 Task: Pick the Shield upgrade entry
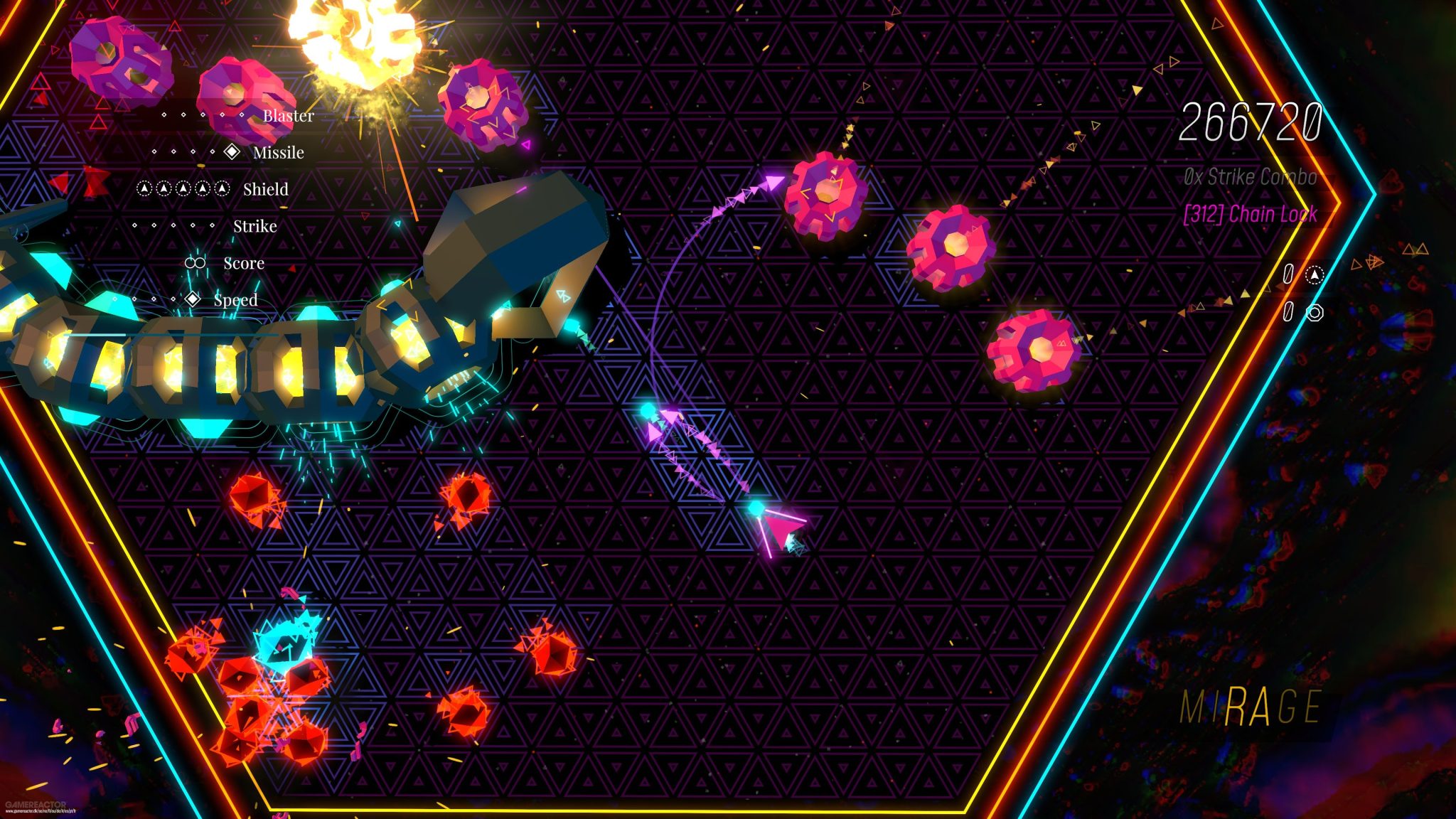pyautogui.click(x=265, y=189)
